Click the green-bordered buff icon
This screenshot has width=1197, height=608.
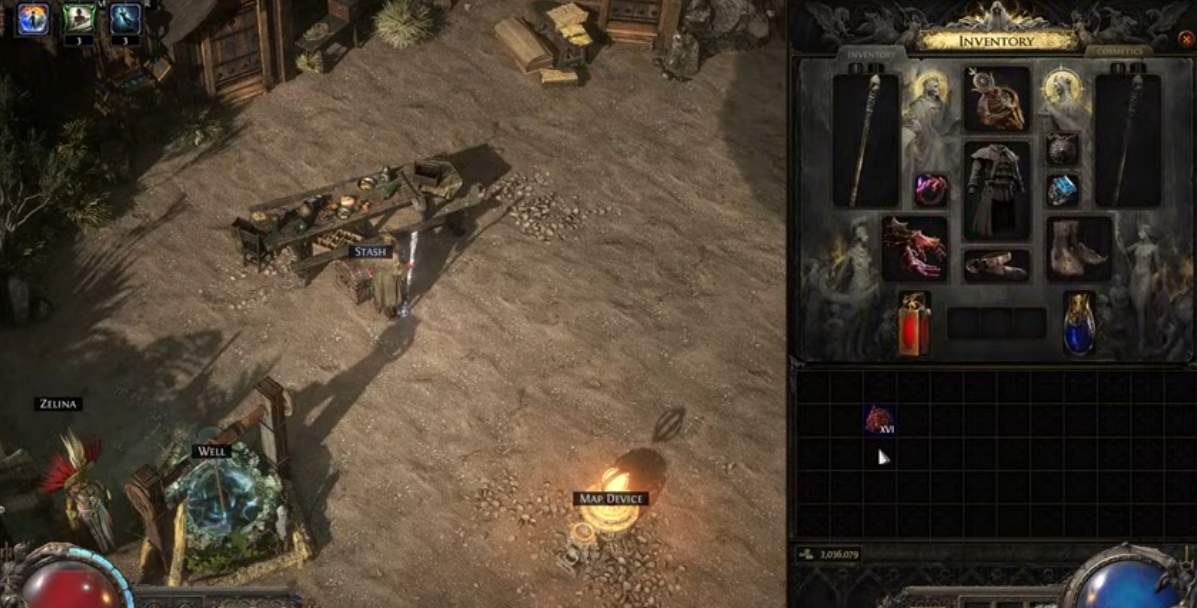click(x=79, y=18)
